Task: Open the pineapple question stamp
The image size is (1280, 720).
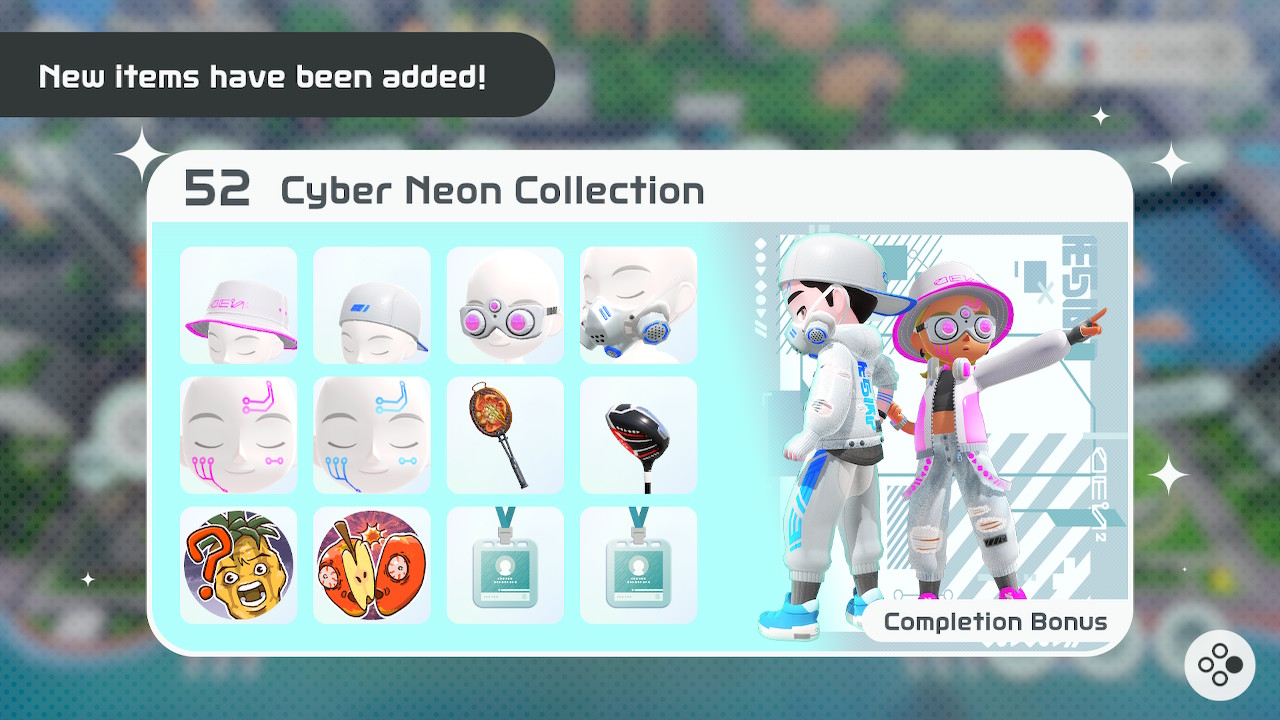Action: [x=238, y=565]
